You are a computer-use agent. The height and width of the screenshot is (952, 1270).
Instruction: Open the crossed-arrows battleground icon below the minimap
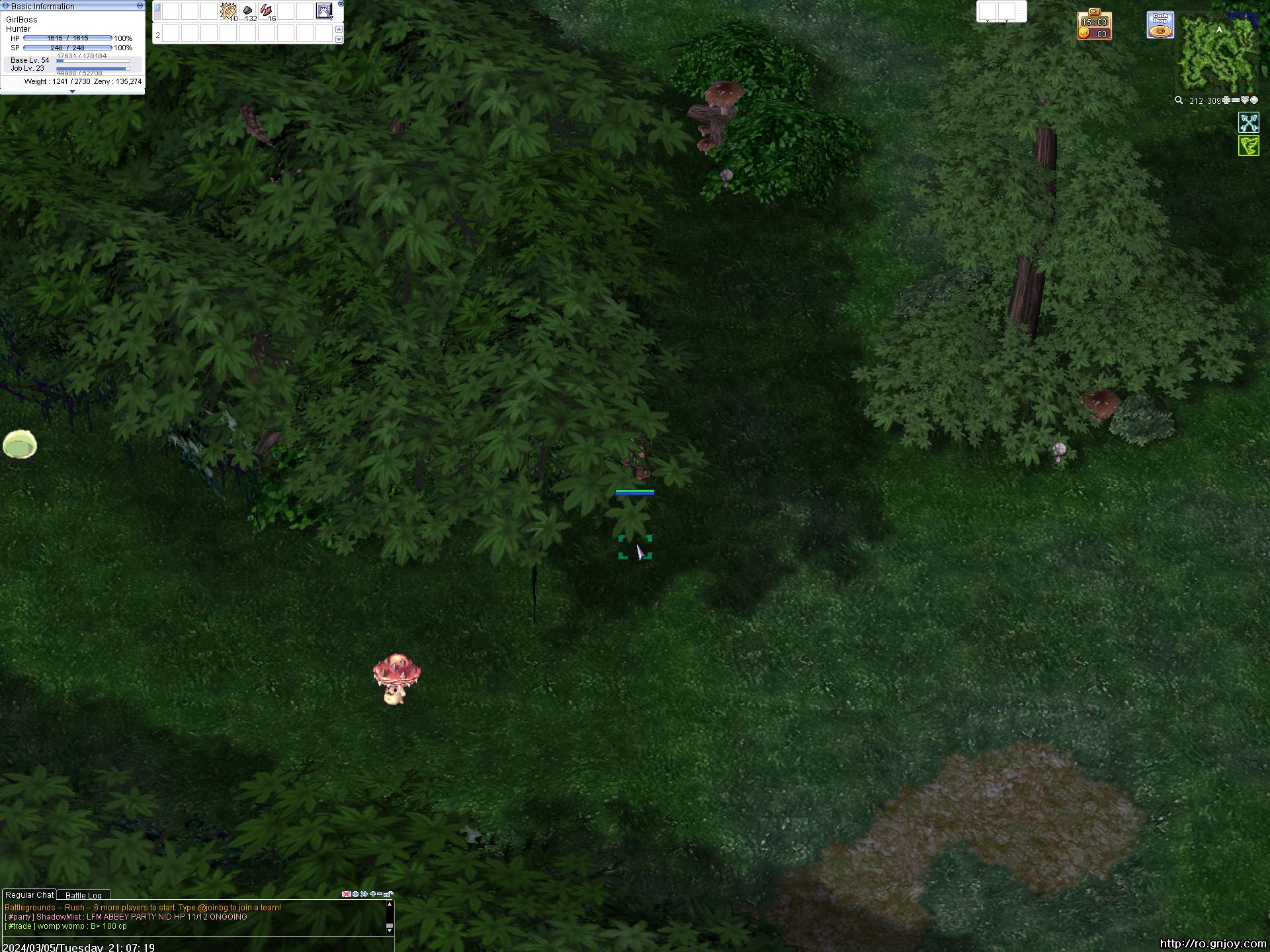[1249, 122]
